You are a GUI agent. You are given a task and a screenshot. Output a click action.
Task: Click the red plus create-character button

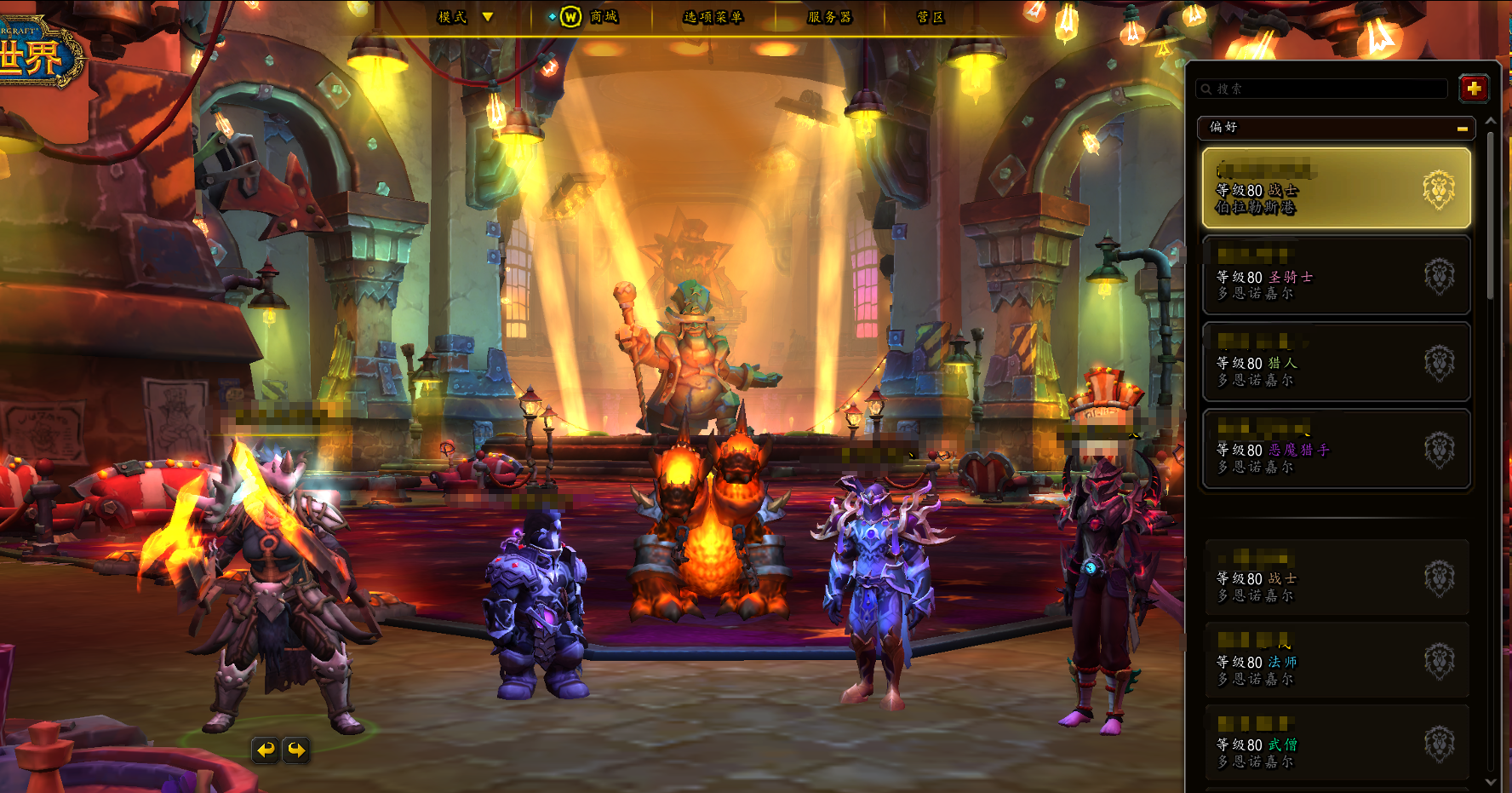coord(1474,88)
